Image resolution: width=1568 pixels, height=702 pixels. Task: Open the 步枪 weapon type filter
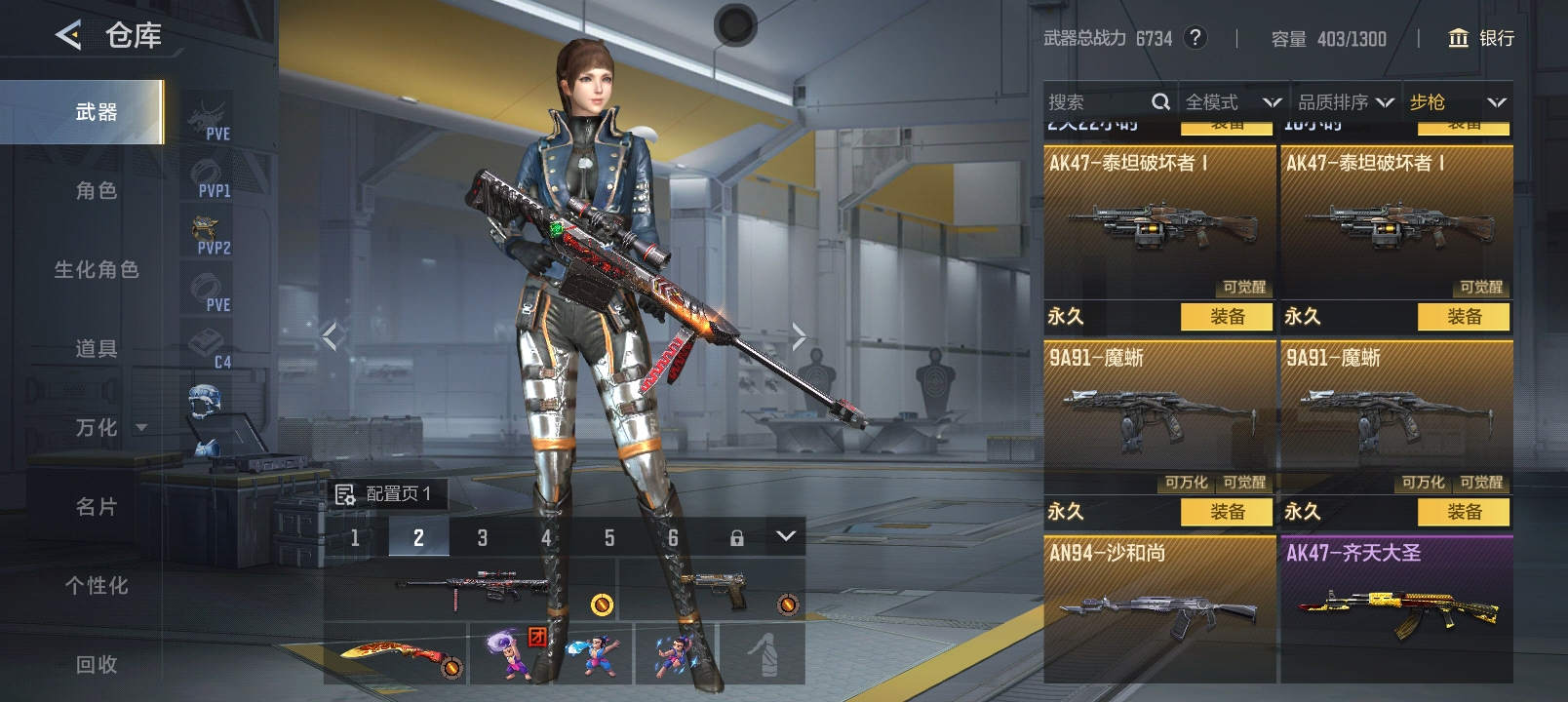(1457, 102)
